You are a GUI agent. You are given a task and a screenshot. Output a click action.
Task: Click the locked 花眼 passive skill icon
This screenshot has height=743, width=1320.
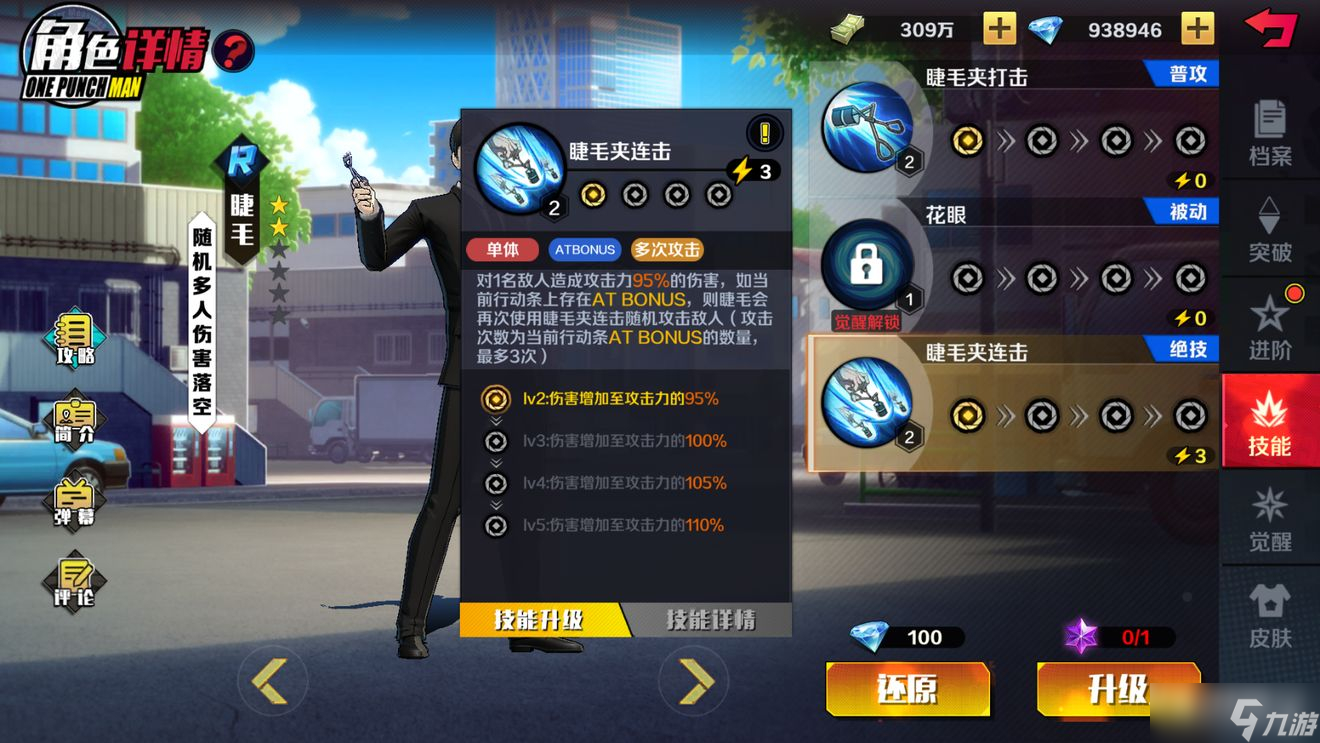pos(868,265)
